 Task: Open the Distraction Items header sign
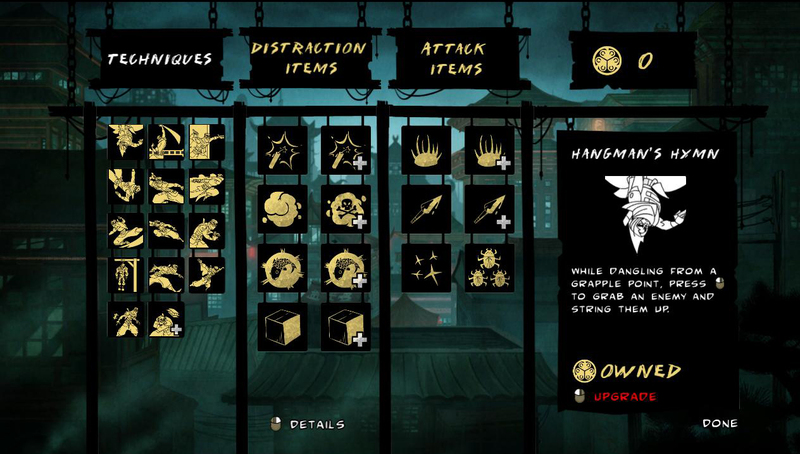pyautogui.click(x=309, y=58)
